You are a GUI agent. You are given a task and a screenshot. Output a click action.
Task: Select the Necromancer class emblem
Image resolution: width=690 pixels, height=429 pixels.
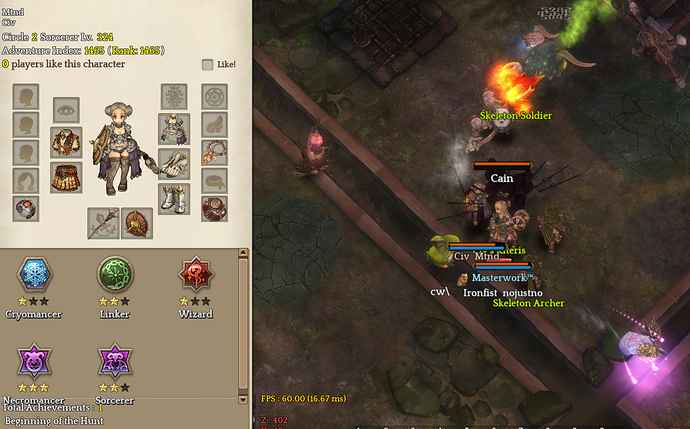35,361
